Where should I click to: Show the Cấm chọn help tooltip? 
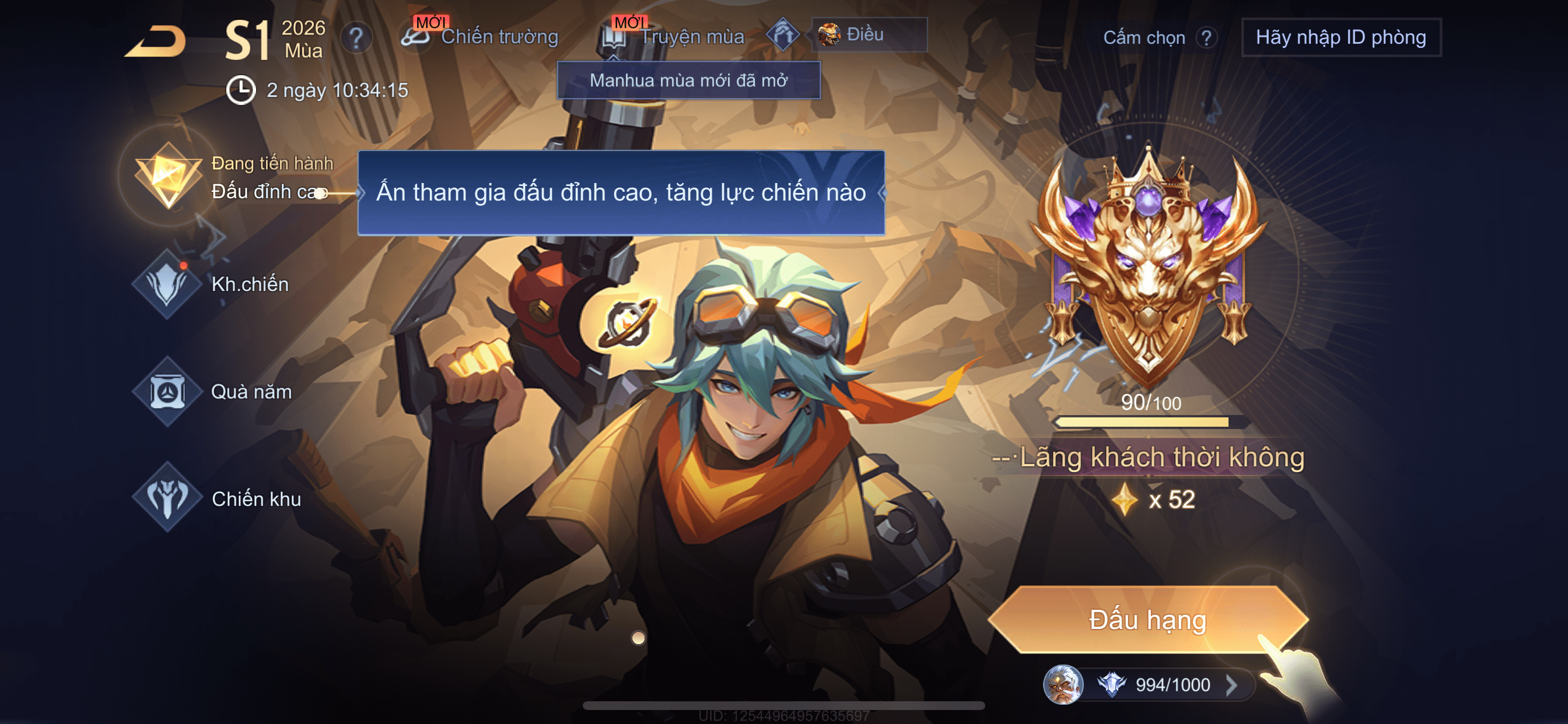click(x=1205, y=38)
